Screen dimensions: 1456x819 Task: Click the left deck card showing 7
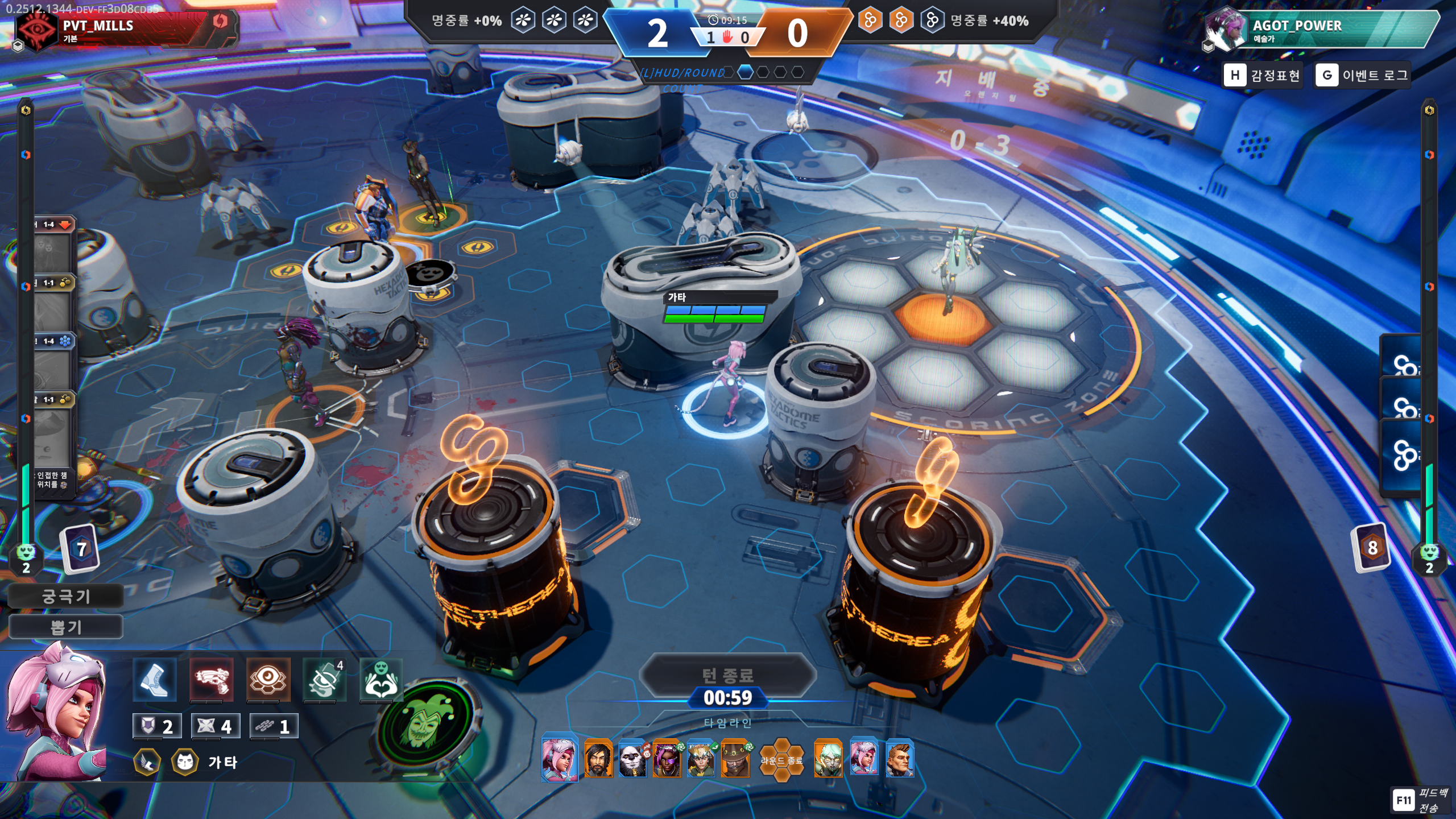[81, 548]
